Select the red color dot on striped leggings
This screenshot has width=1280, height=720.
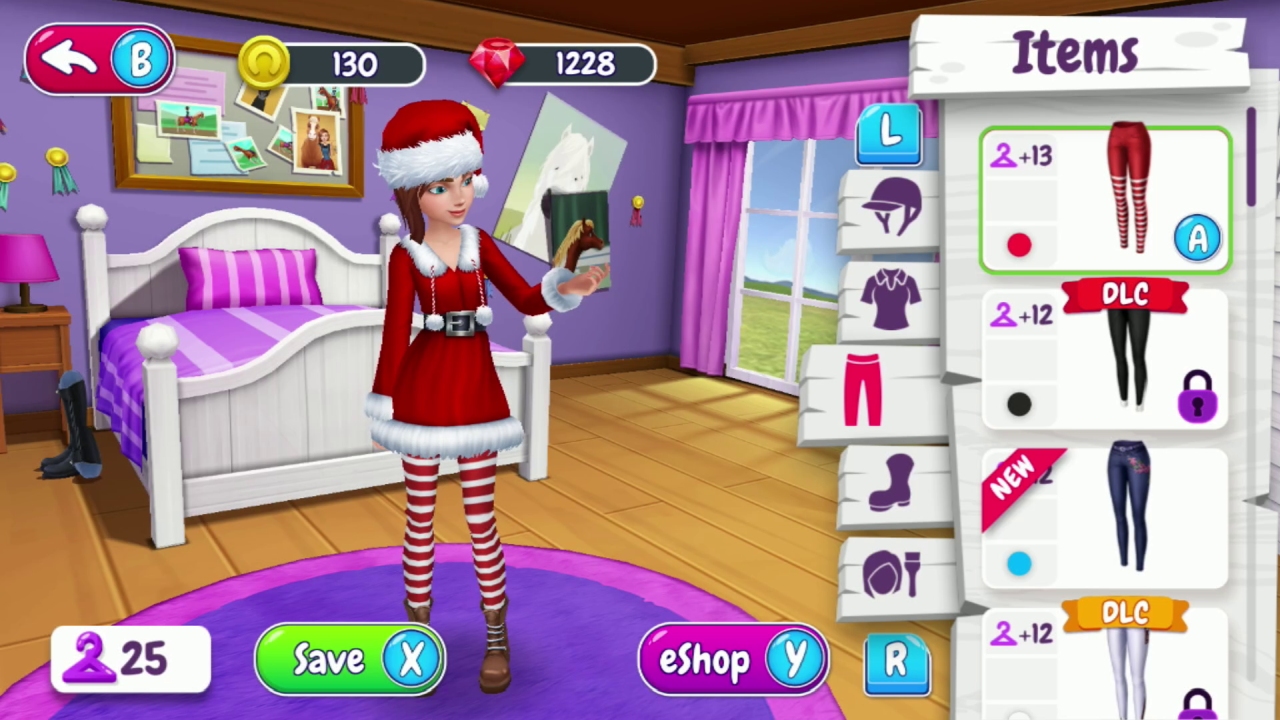[1018, 245]
